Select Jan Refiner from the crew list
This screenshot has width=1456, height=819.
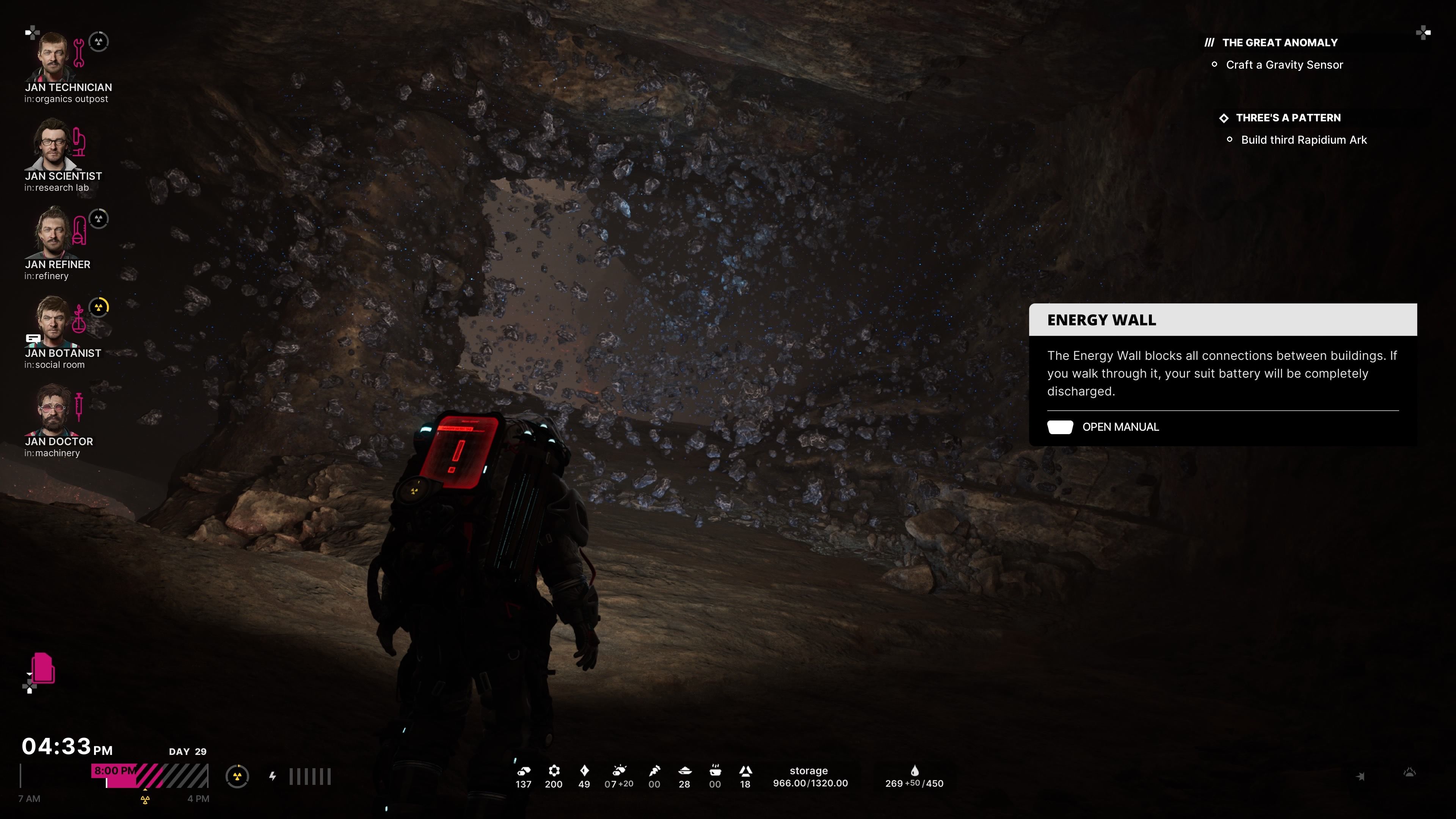(x=53, y=234)
